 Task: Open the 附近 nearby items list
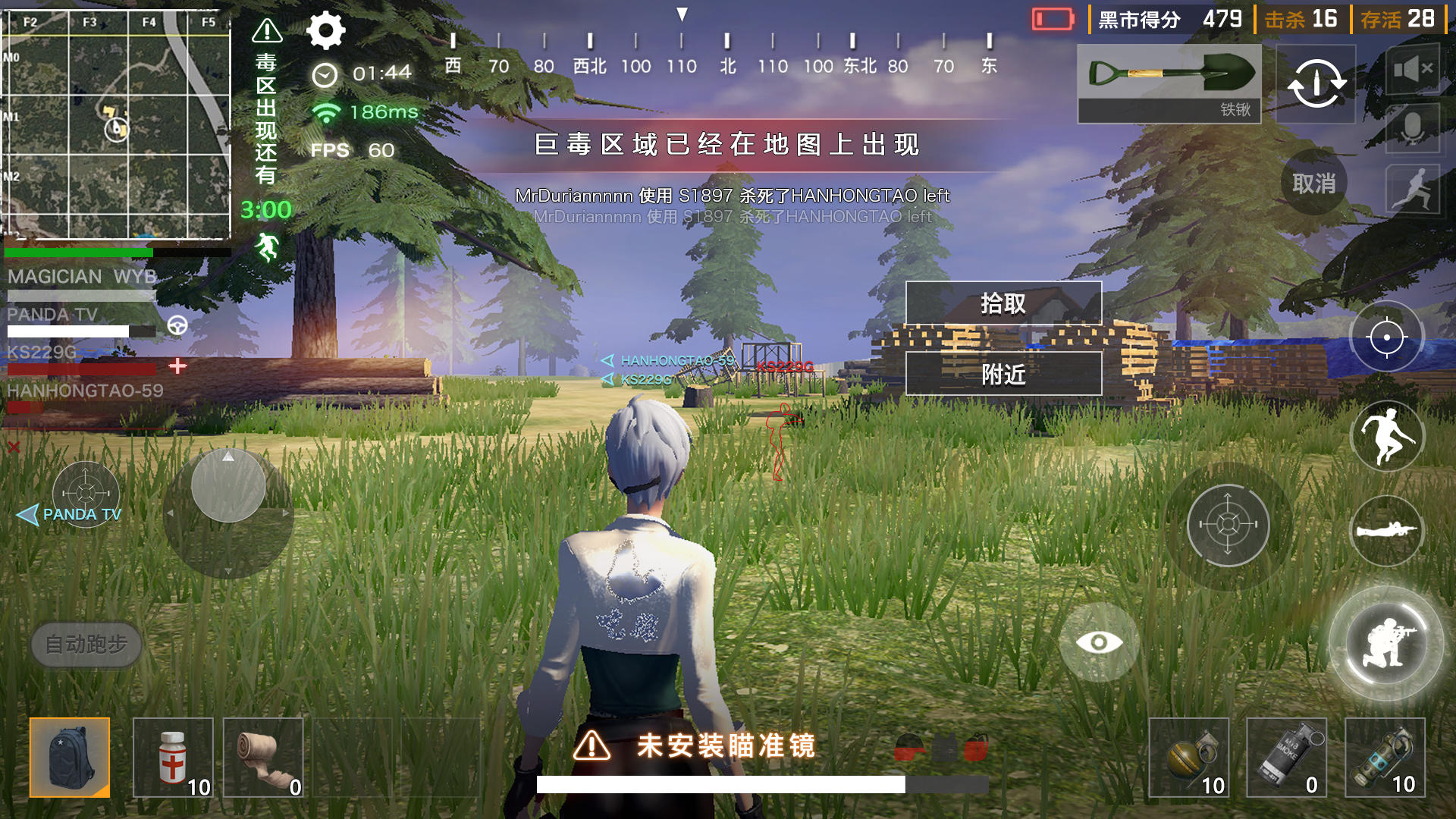coord(1003,374)
